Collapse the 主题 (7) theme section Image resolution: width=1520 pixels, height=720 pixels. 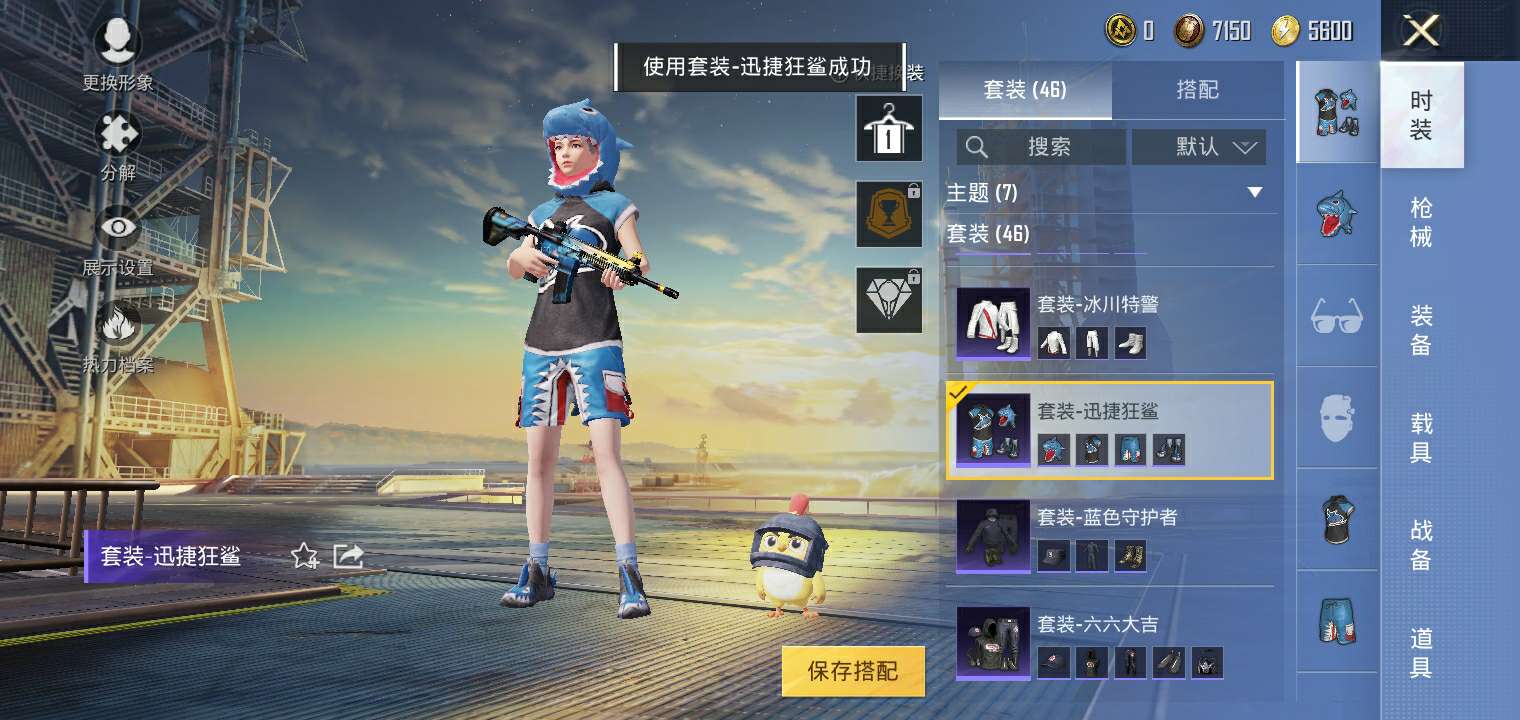coord(1255,193)
